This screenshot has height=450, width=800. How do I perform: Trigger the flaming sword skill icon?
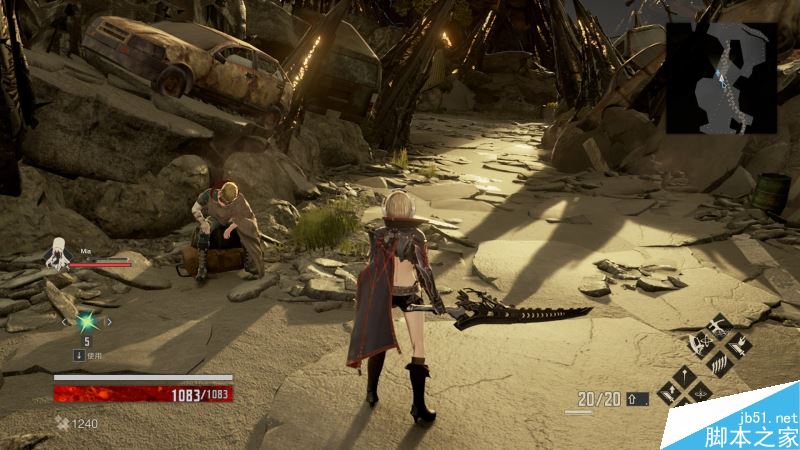pos(737,345)
